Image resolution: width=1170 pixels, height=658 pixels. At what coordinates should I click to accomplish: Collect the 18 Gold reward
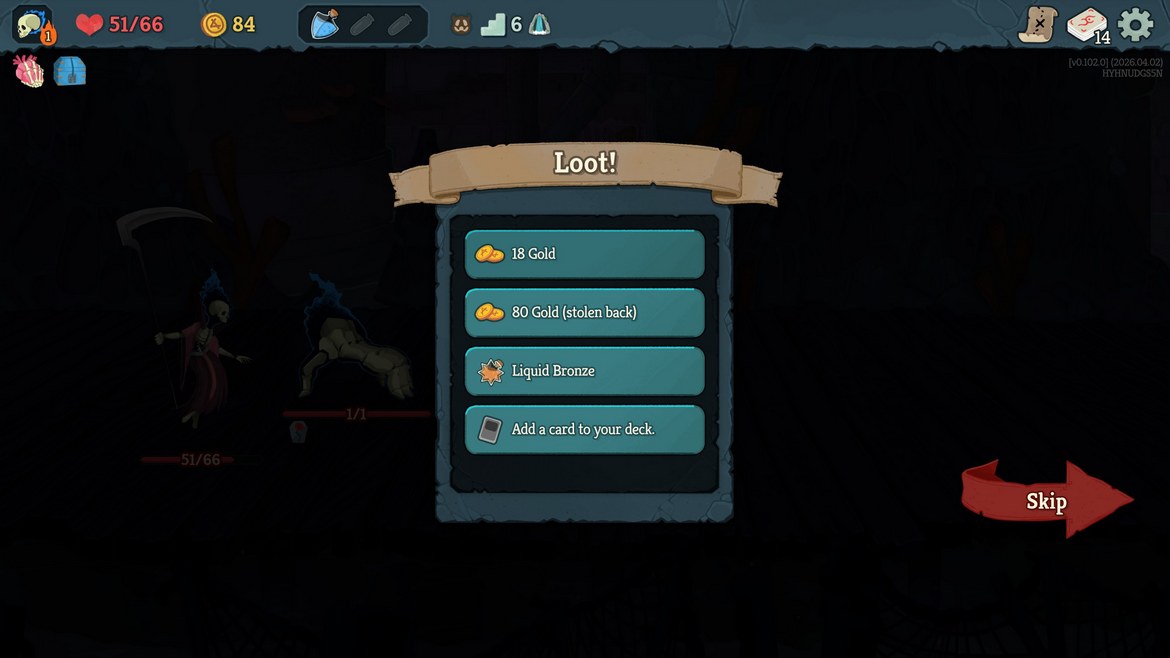click(x=584, y=254)
